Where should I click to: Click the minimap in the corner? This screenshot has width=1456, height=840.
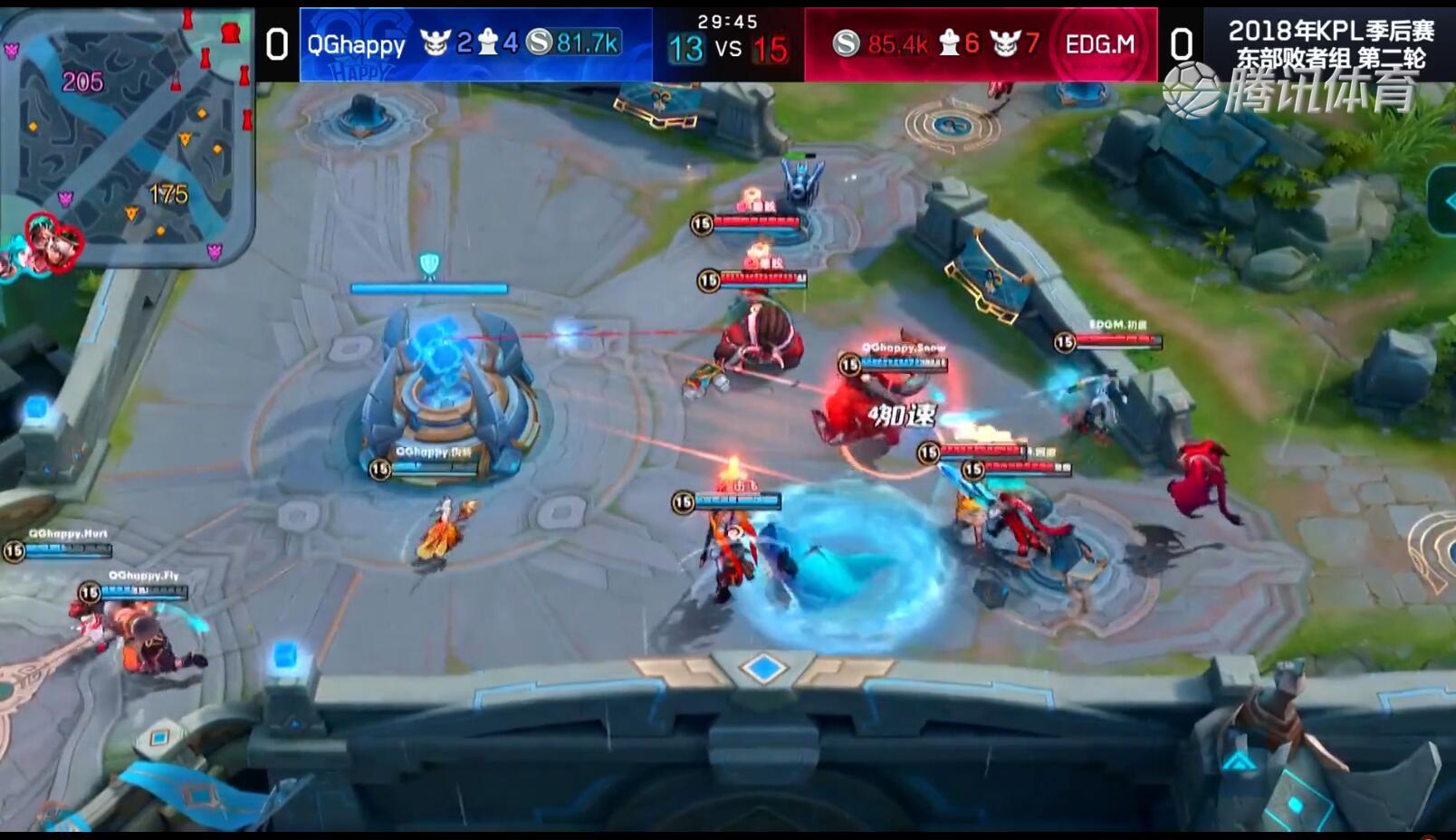(x=127, y=136)
